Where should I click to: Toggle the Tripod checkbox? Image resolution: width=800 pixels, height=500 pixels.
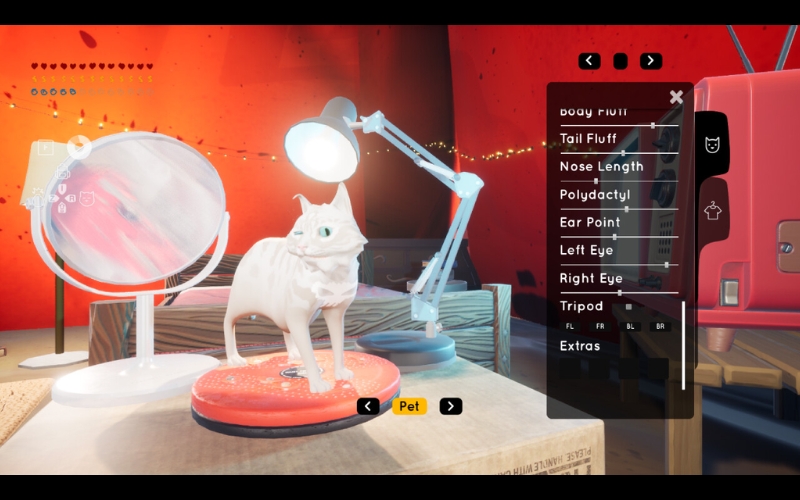(x=629, y=307)
